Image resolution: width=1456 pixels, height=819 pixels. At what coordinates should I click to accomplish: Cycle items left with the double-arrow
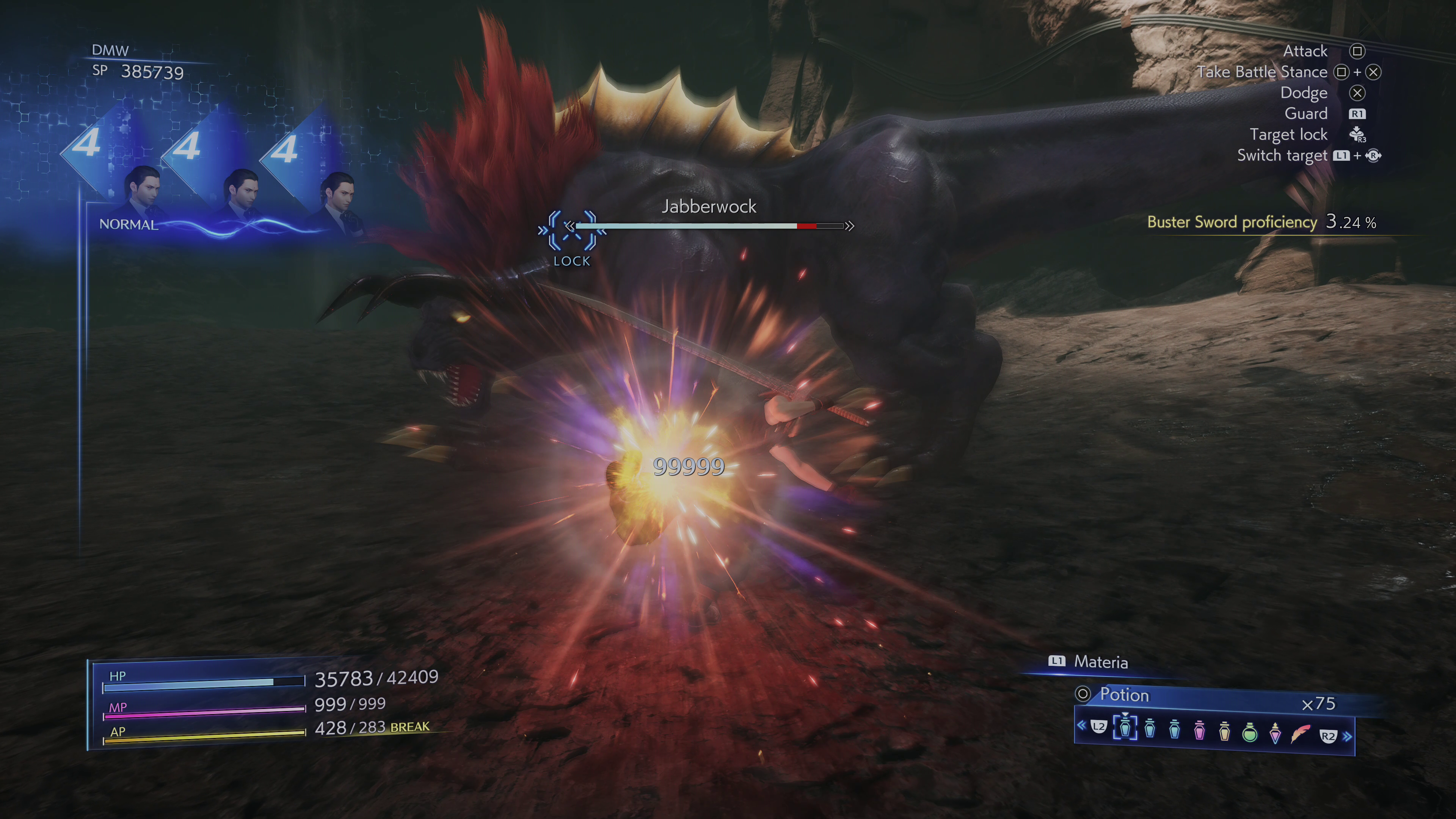1081,725
